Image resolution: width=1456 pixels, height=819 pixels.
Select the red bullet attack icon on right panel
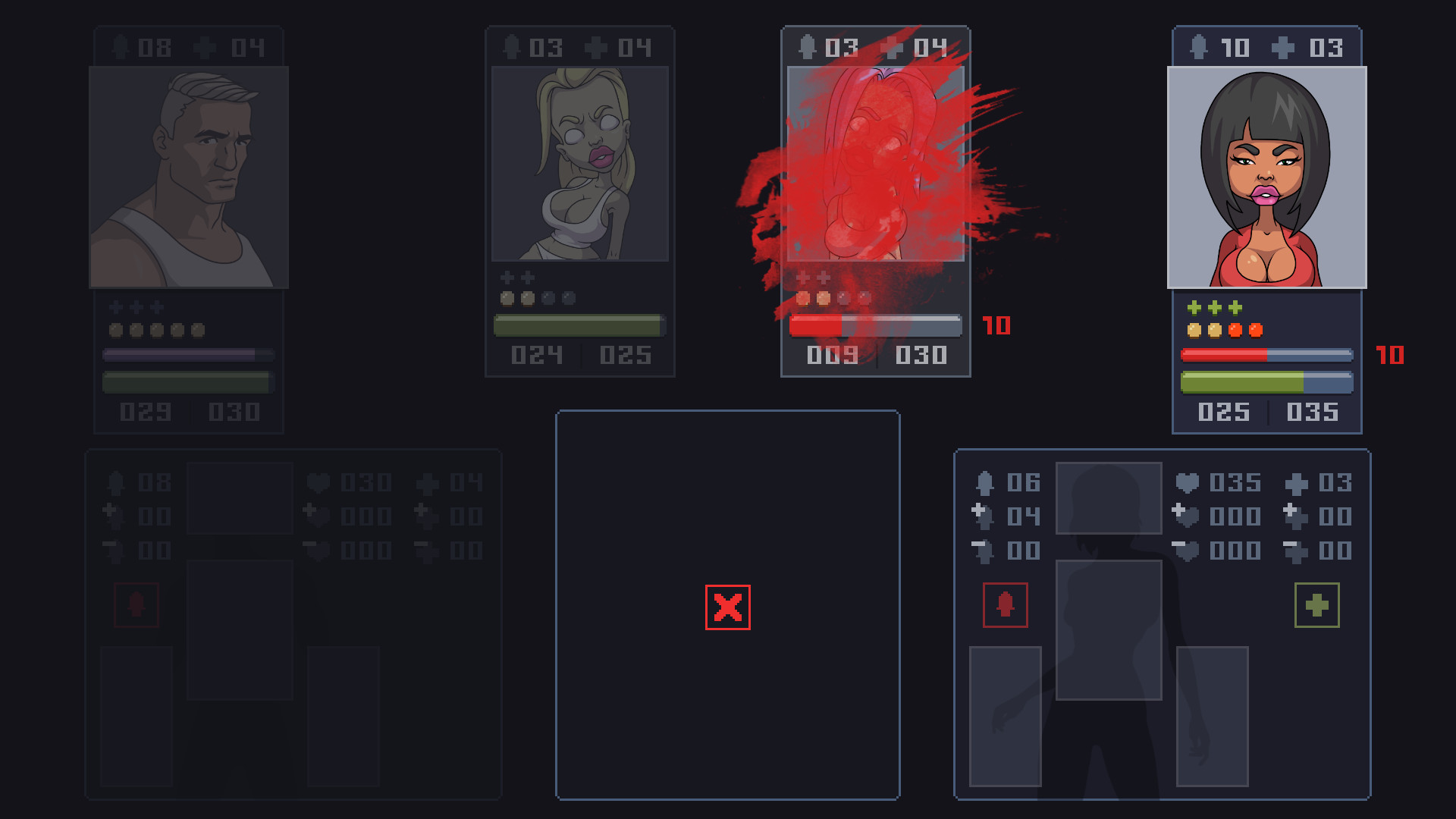[1006, 604]
